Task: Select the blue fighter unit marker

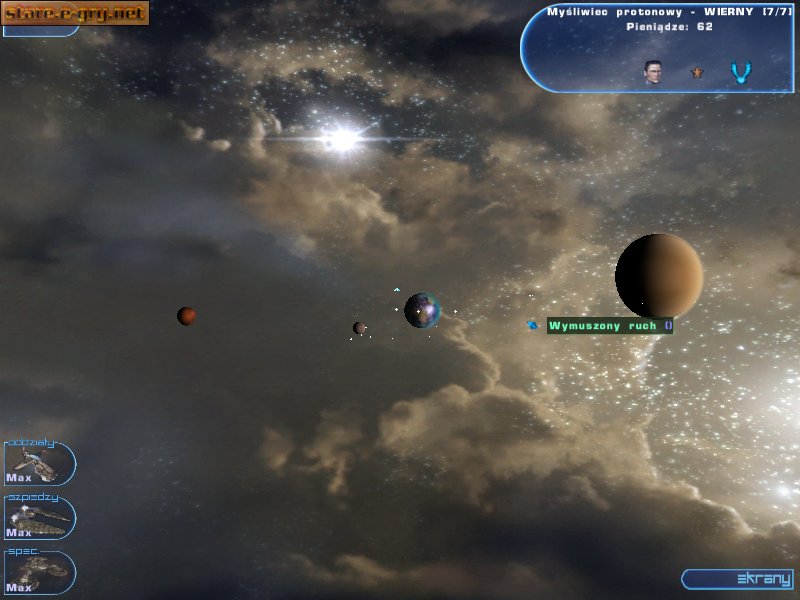Action: [533, 325]
